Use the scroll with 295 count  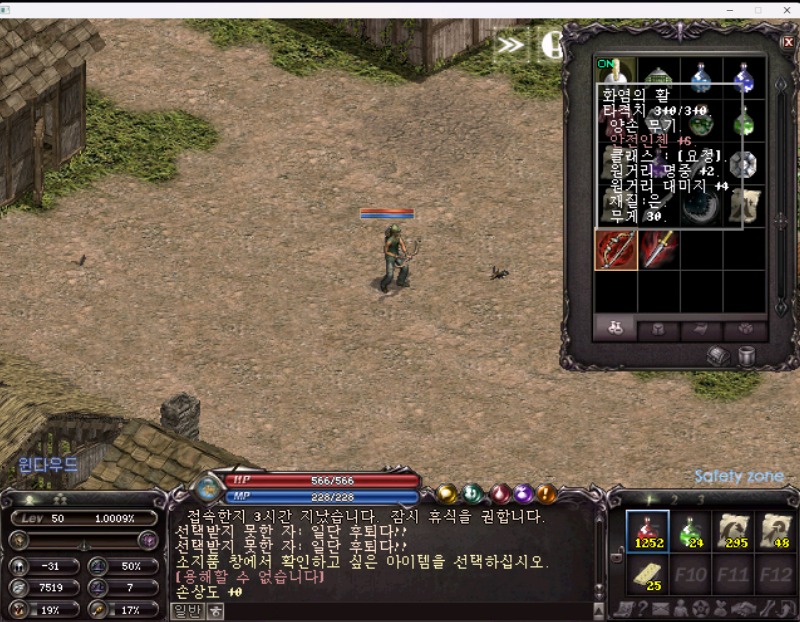pos(732,531)
